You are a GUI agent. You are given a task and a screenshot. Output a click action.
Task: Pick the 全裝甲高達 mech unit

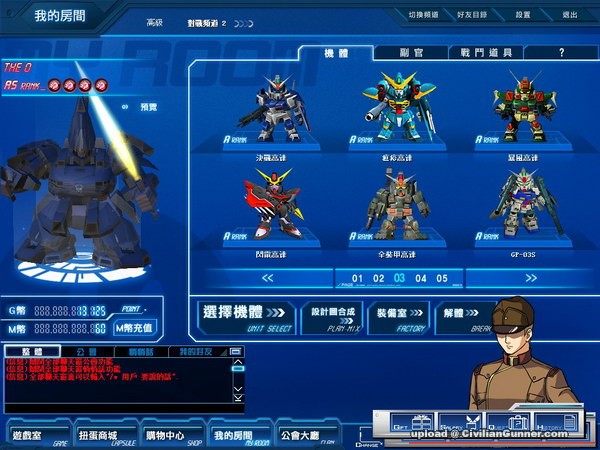point(399,205)
